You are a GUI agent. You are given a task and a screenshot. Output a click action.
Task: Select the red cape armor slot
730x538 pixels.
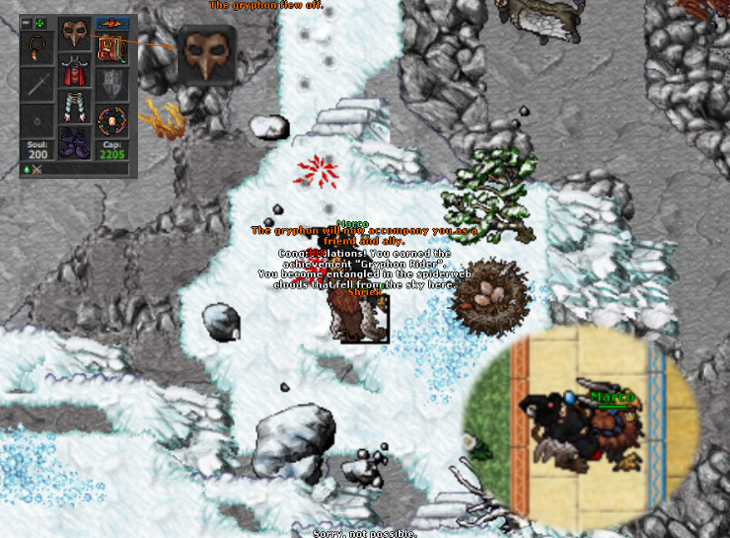point(74,71)
